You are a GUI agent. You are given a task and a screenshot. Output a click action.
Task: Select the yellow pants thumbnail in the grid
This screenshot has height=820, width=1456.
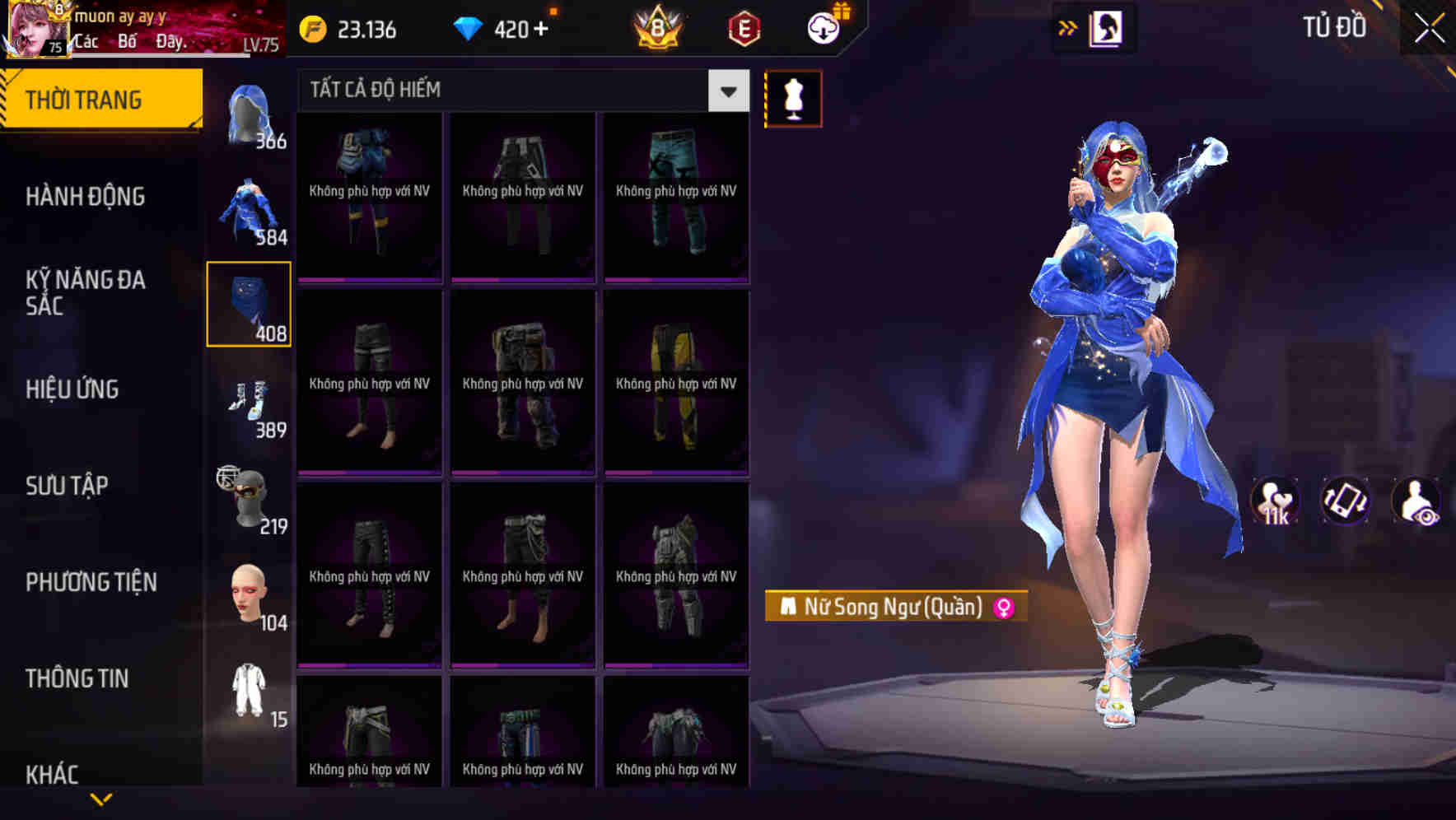tap(676, 383)
